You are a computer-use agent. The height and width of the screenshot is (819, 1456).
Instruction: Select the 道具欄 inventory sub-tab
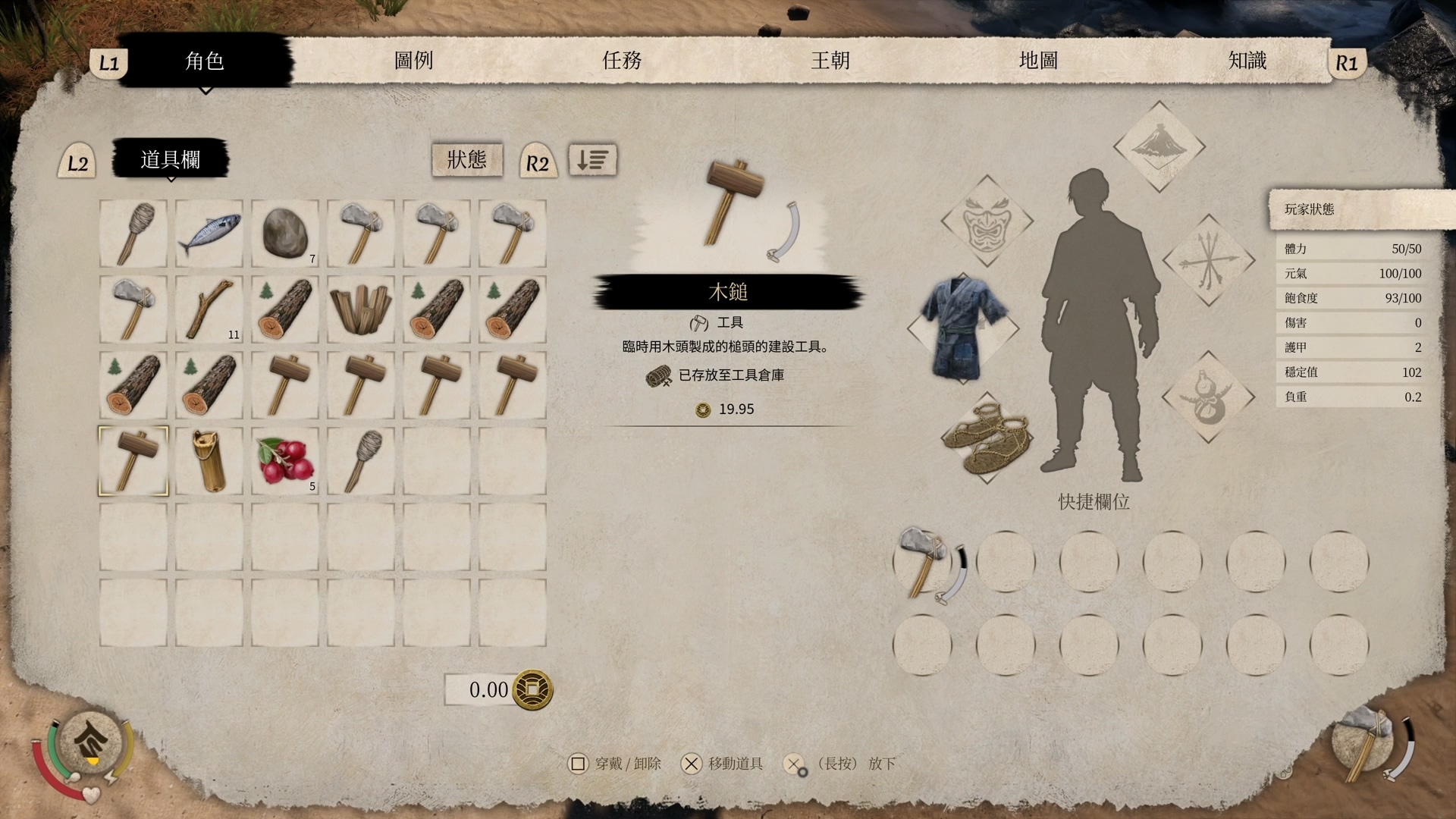171,159
